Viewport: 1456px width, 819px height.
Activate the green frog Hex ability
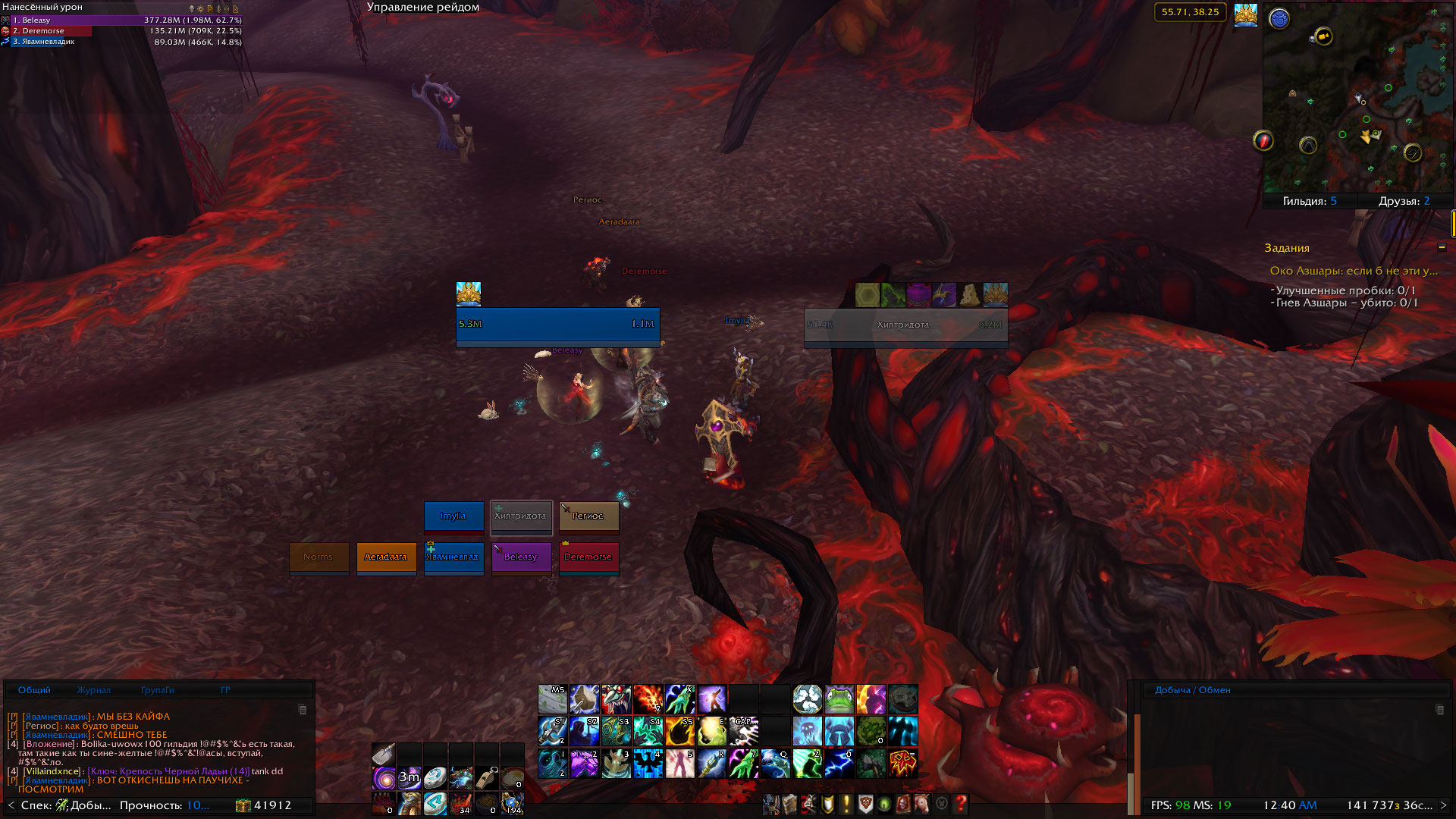(839, 698)
